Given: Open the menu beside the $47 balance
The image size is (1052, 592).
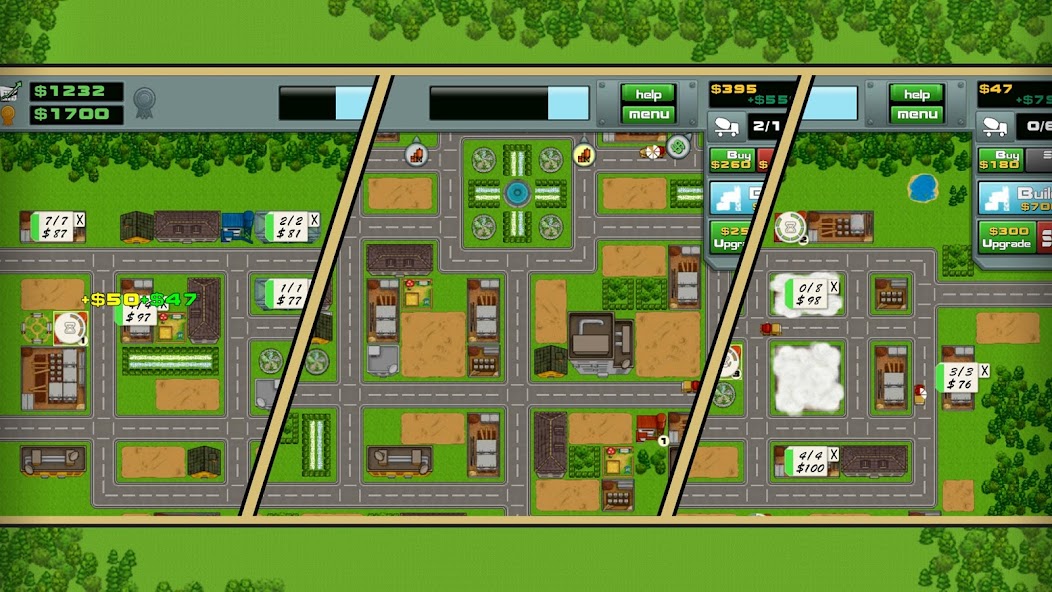Looking at the screenshot, I should pyautogui.click(x=917, y=114).
